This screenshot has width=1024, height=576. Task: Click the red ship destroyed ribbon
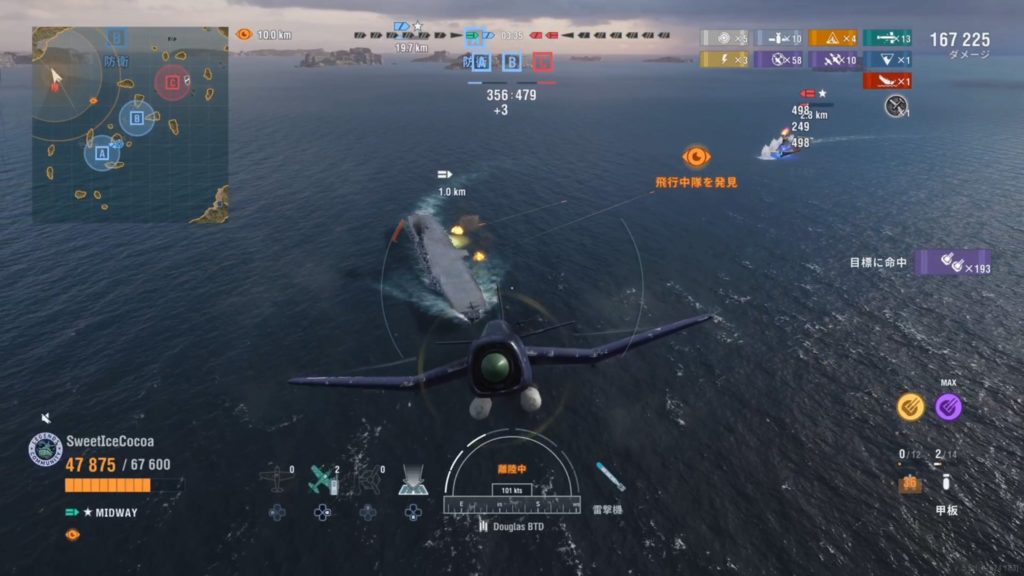click(x=887, y=81)
